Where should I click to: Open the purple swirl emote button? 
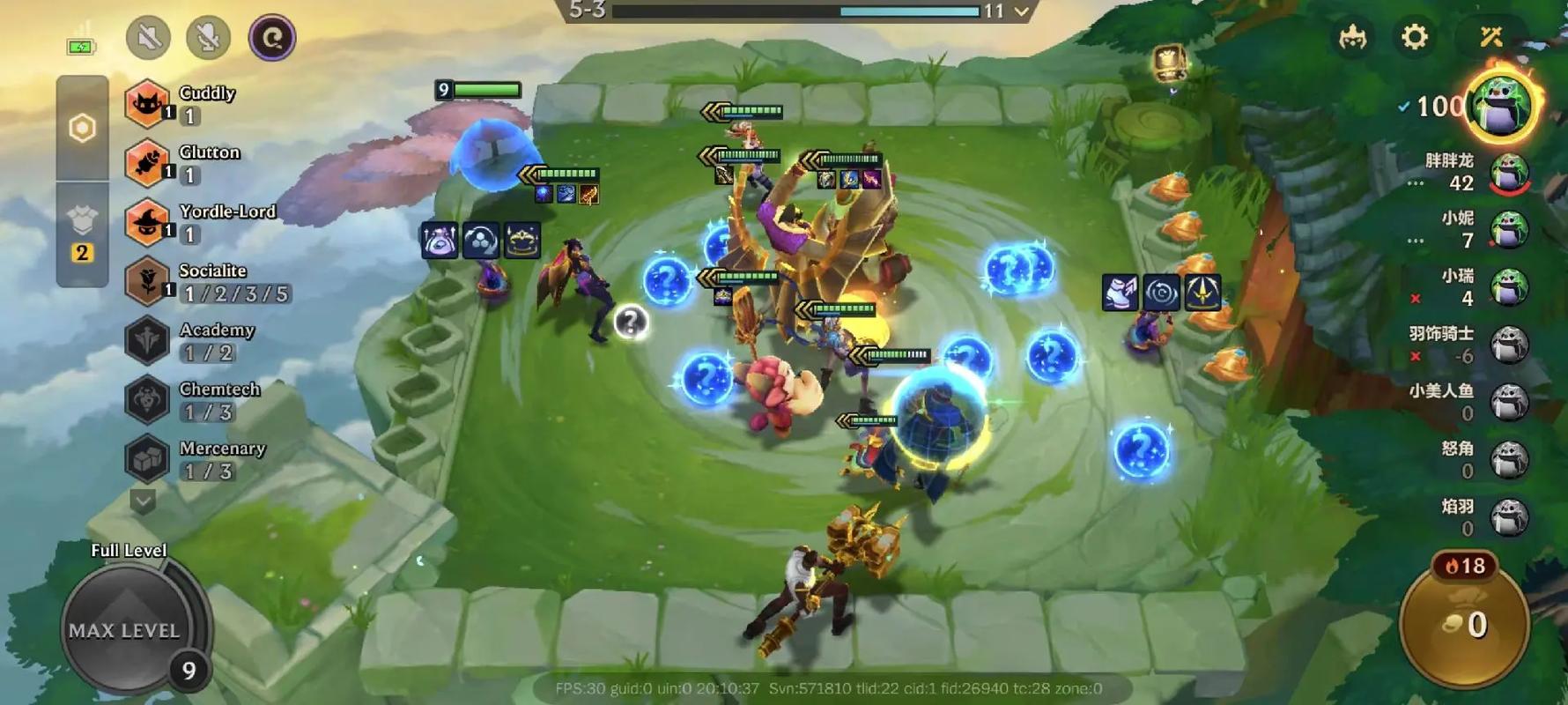[x=272, y=38]
